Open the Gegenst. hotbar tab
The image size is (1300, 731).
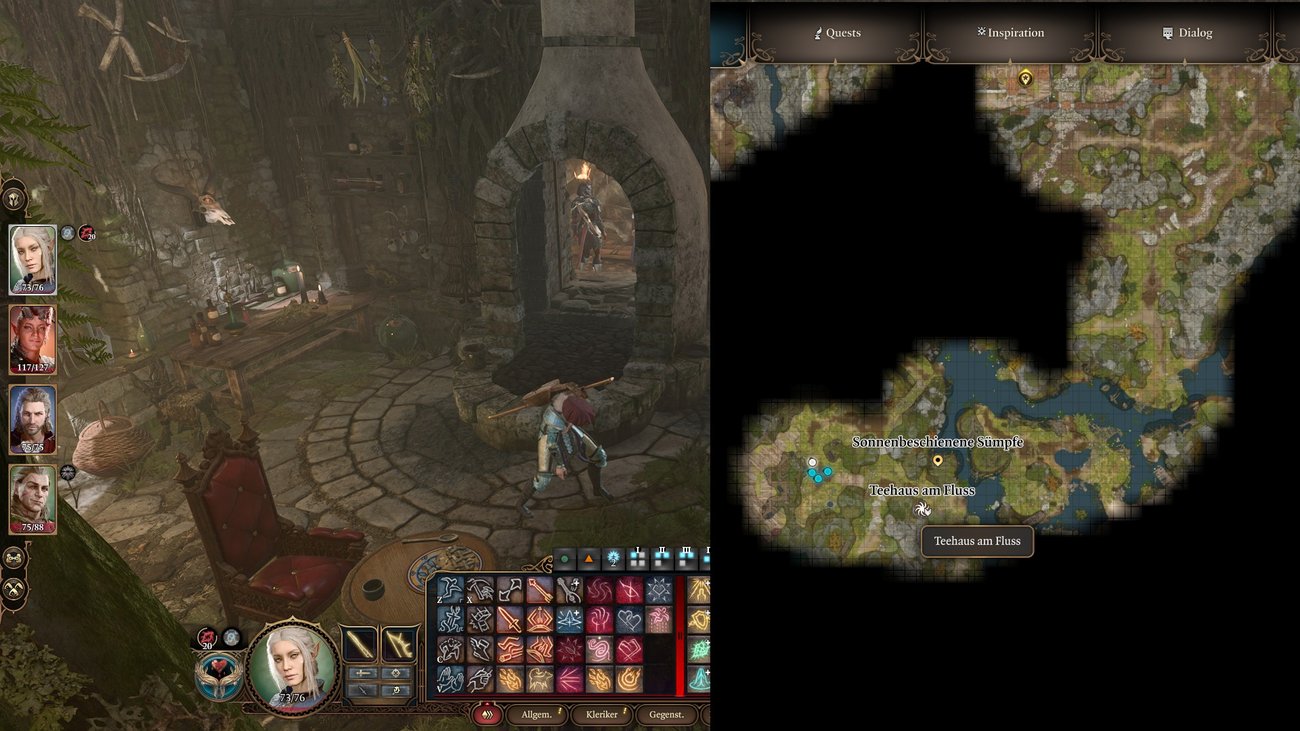click(666, 714)
